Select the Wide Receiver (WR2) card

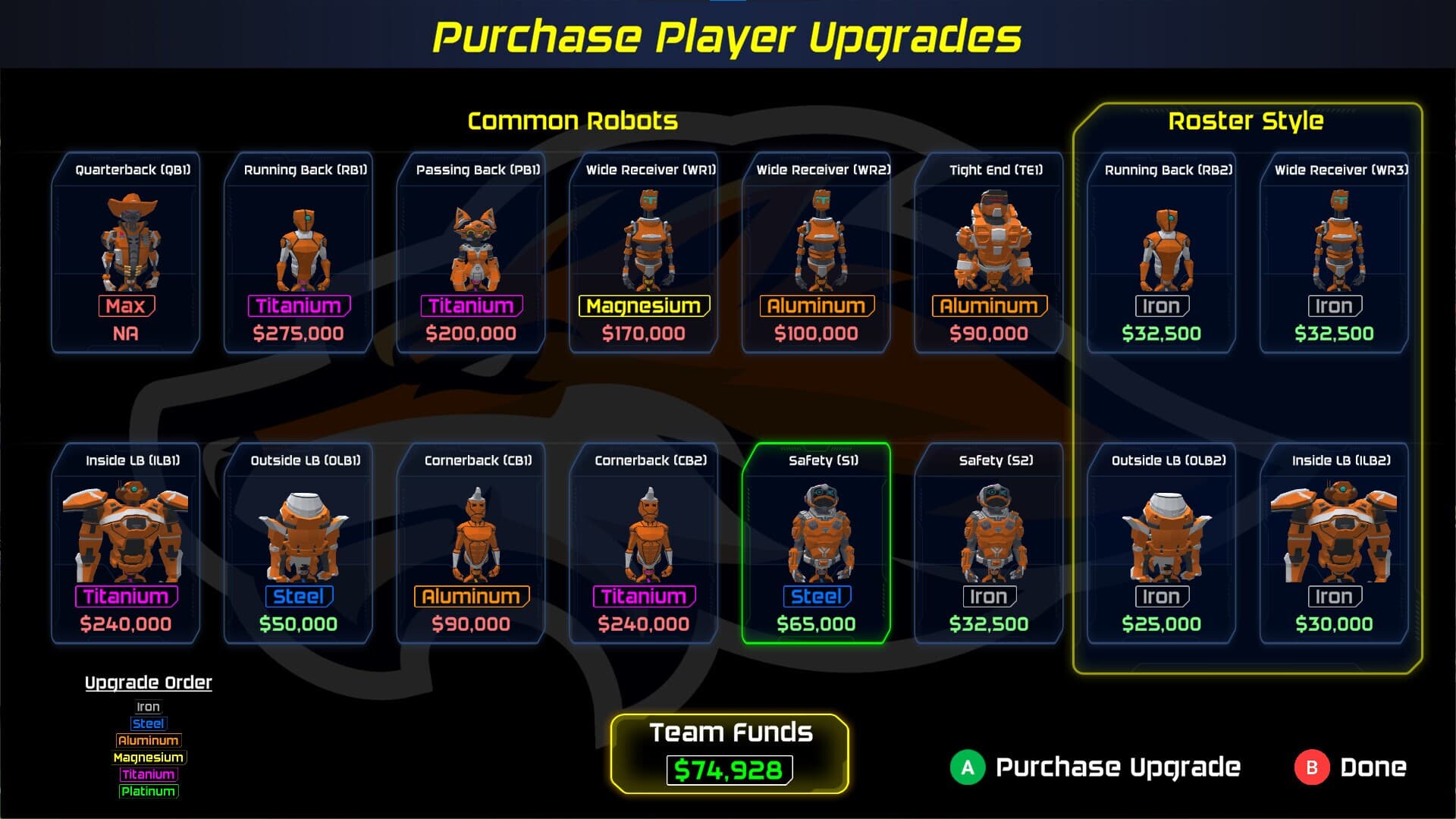coord(816,253)
